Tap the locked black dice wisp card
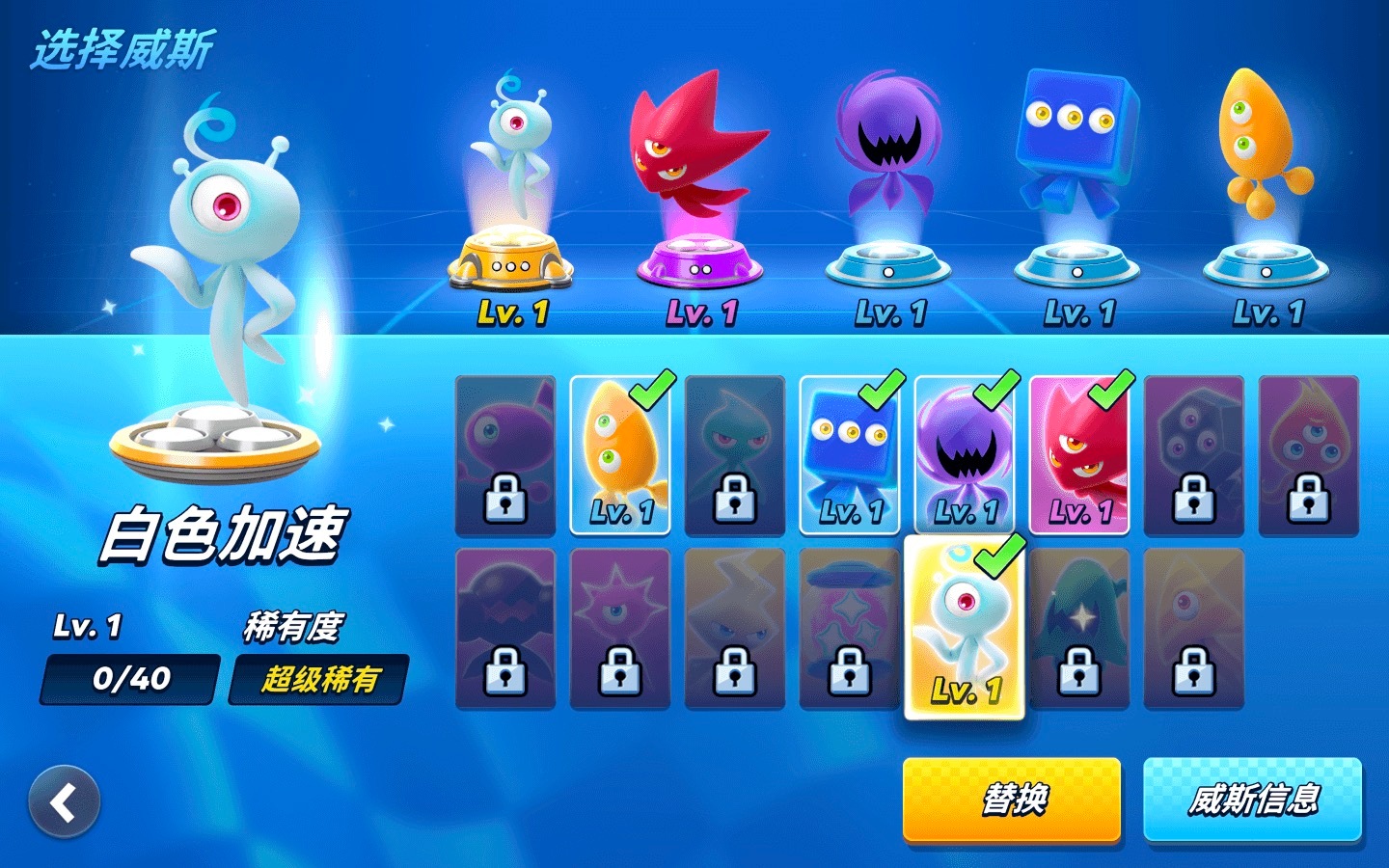The image size is (1389, 868). coord(1194,454)
